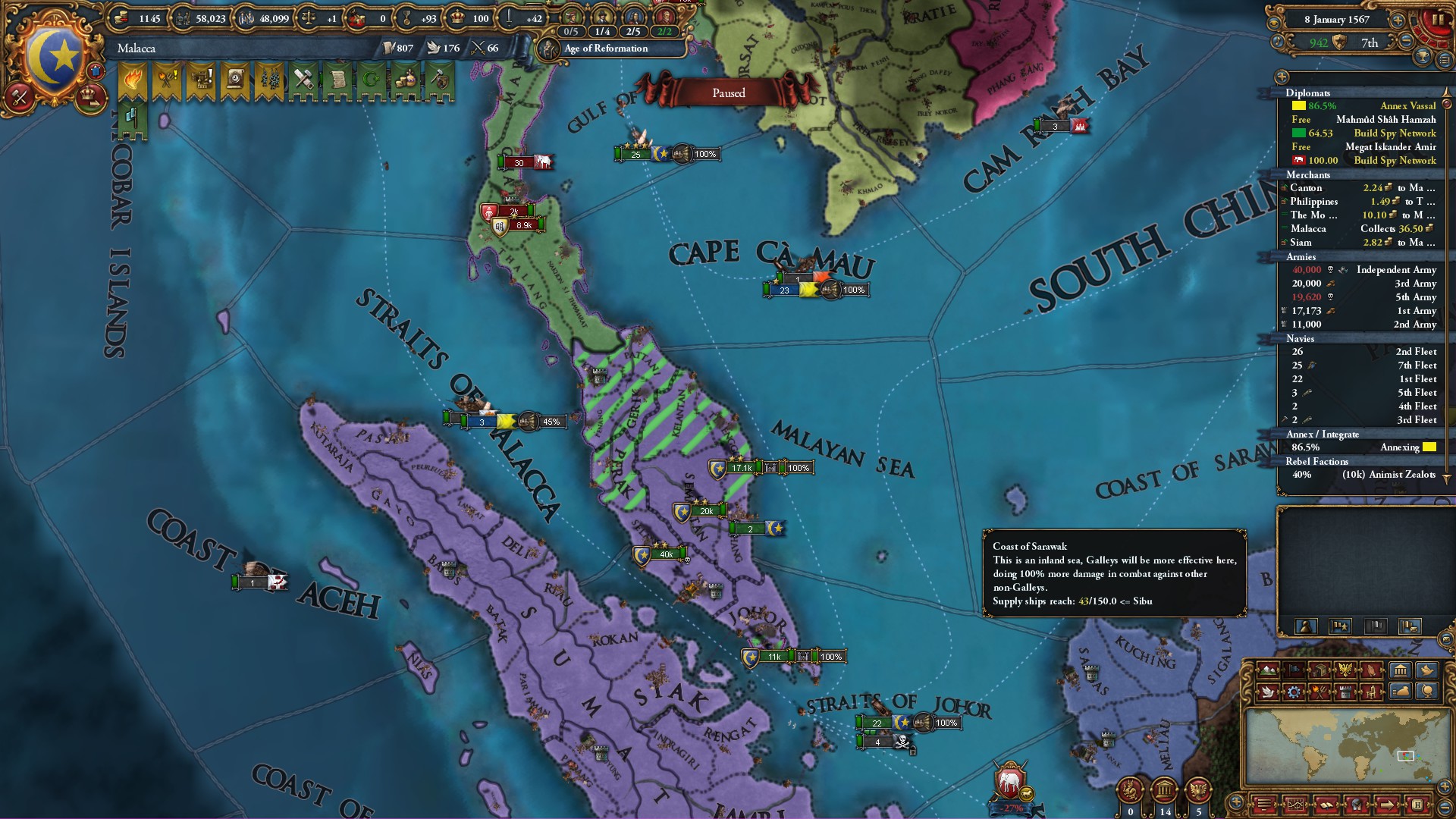The height and width of the screenshot is (819, 1456).
Task: Open the green crescent religion alert banner
Action: pyautogui.click(x=372, y=79)
